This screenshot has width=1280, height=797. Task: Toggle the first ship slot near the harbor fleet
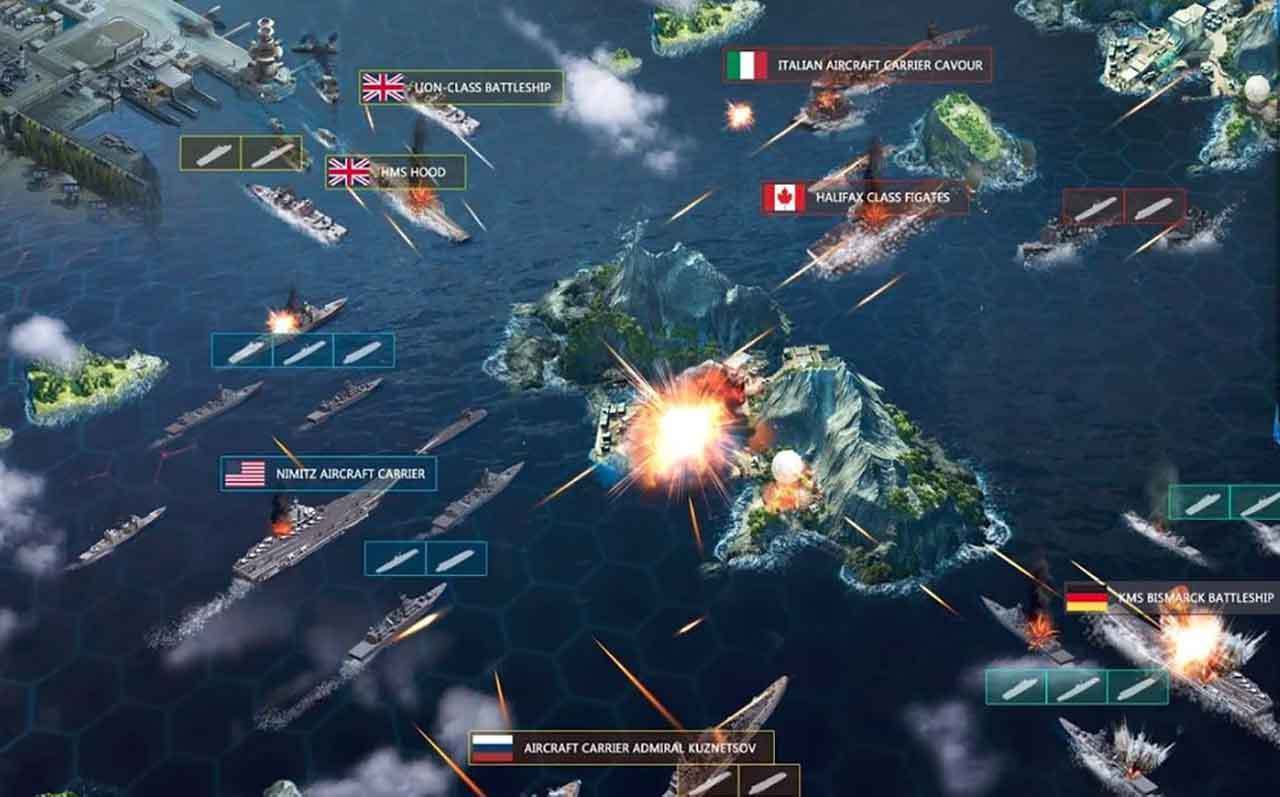[x=210, y=152]
